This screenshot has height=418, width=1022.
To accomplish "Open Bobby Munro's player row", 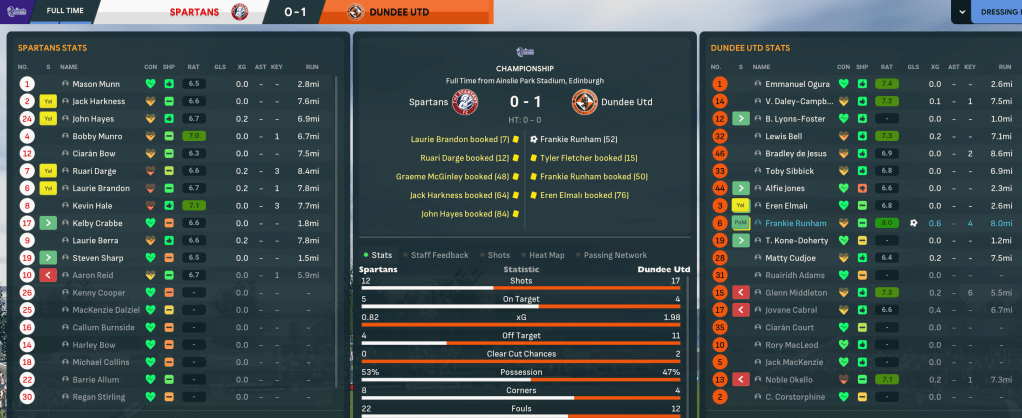I will 99,136.
